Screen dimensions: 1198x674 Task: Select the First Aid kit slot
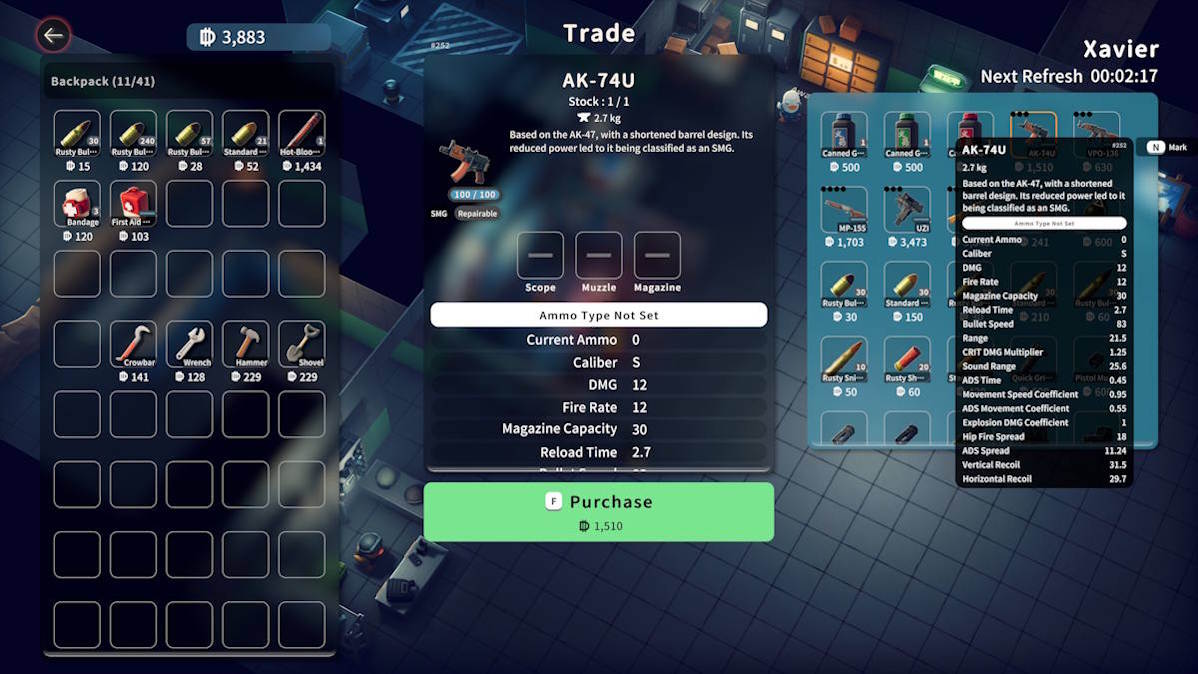point(133,204)
